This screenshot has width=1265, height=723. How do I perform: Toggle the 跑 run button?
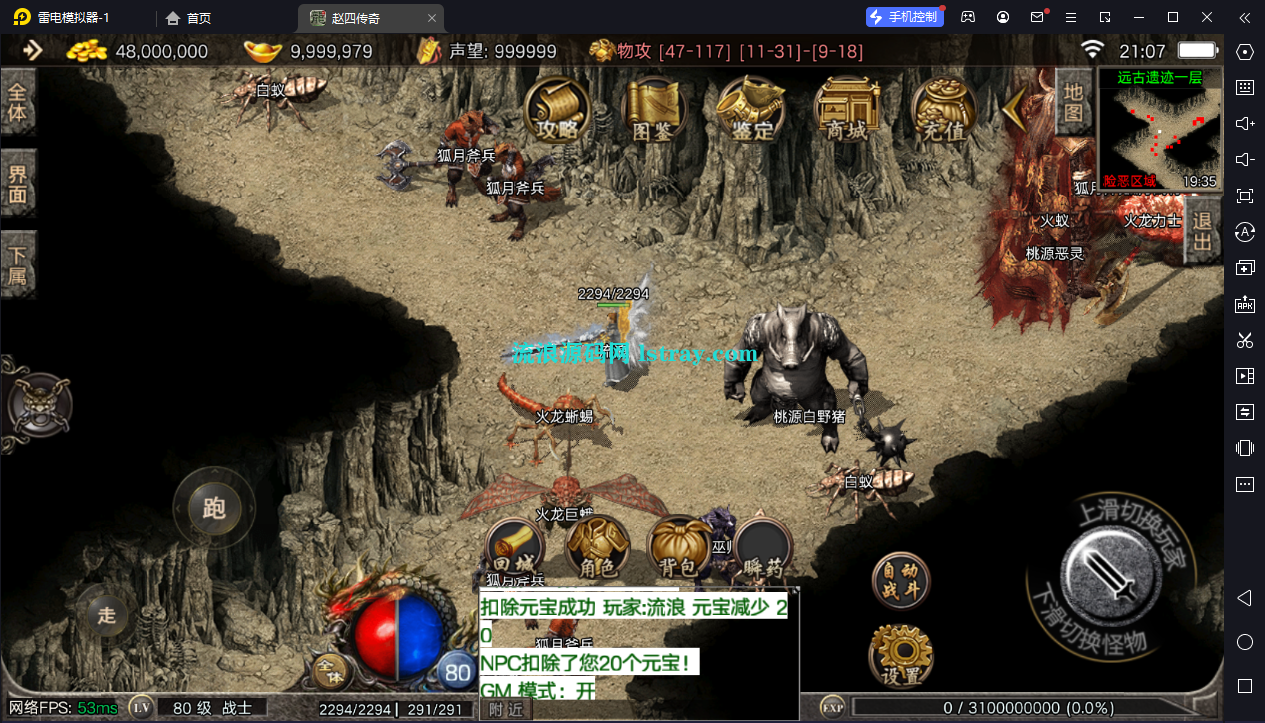click(x=214, y=508)
